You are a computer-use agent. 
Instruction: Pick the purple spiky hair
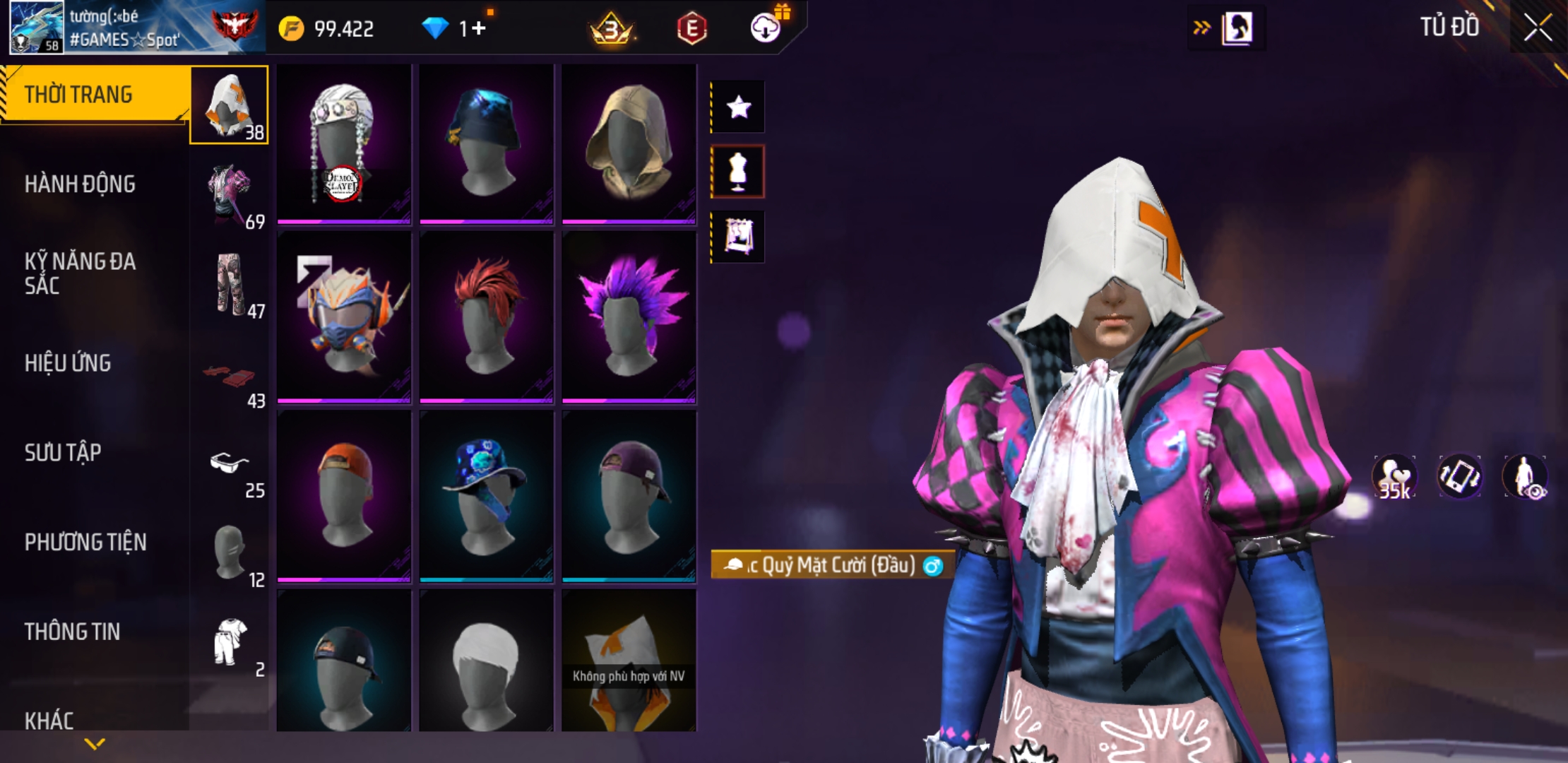point(629,317)
